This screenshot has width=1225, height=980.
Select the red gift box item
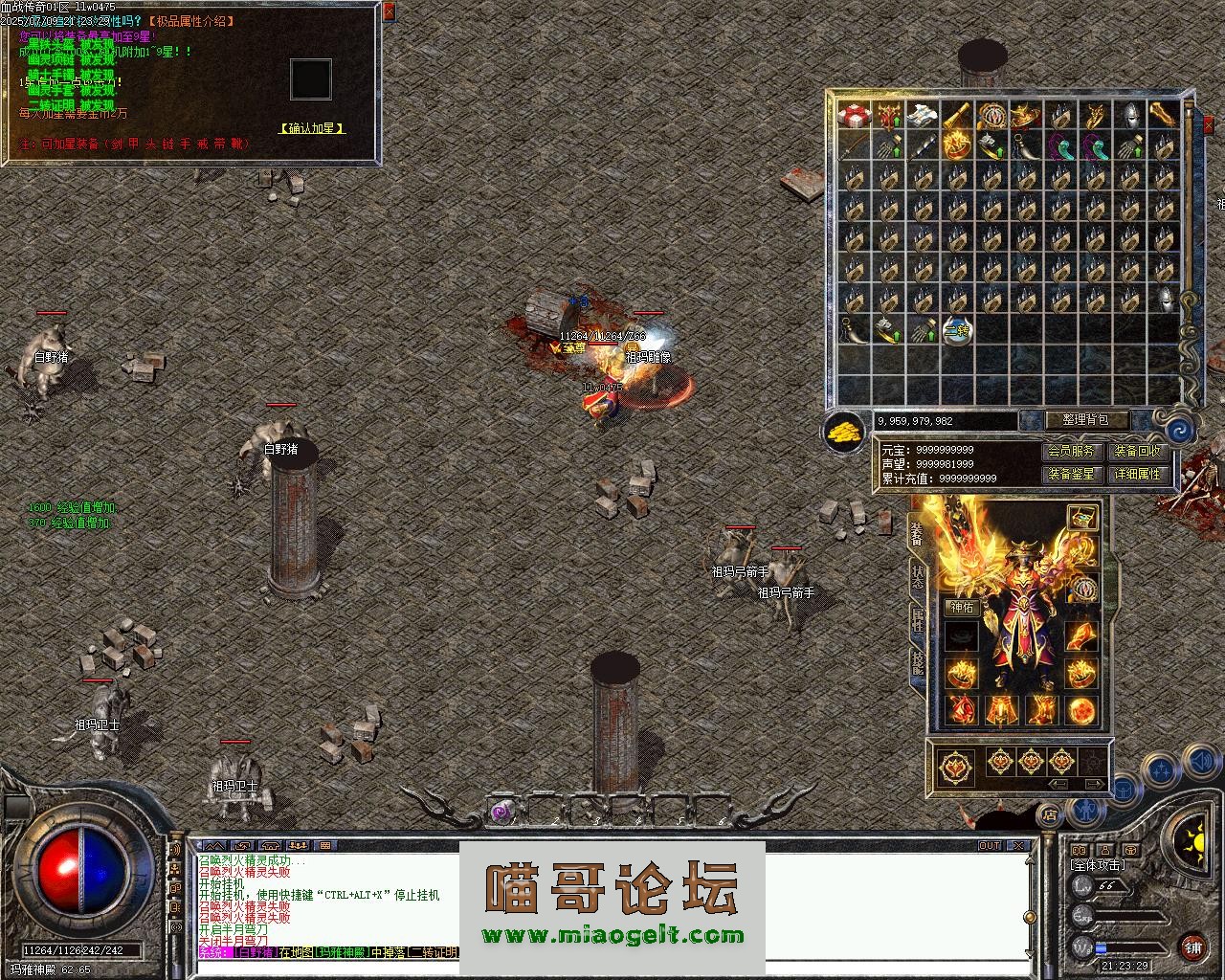[x=854, y=116]
